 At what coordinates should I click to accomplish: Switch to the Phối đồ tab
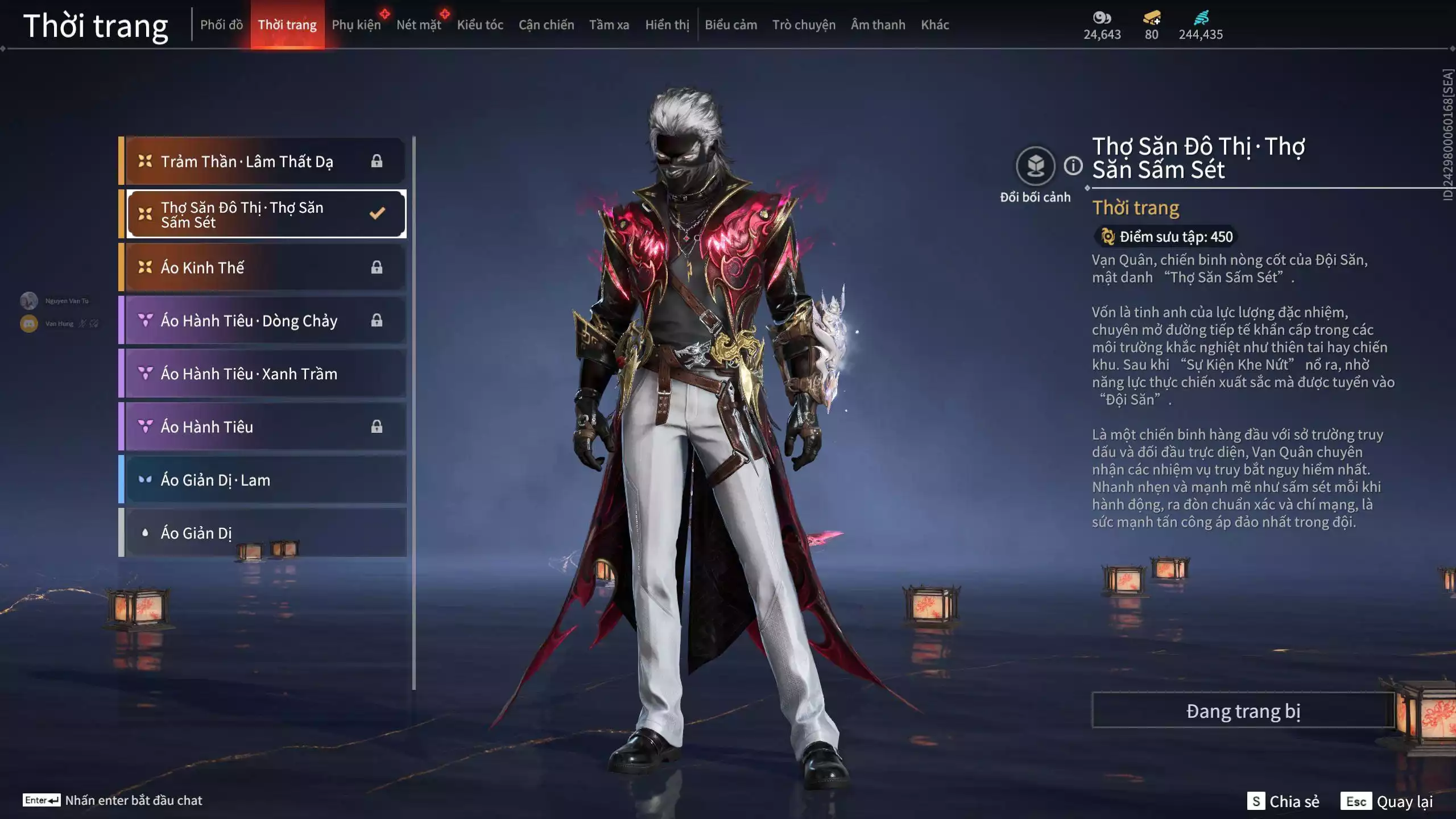click(221, 24)
